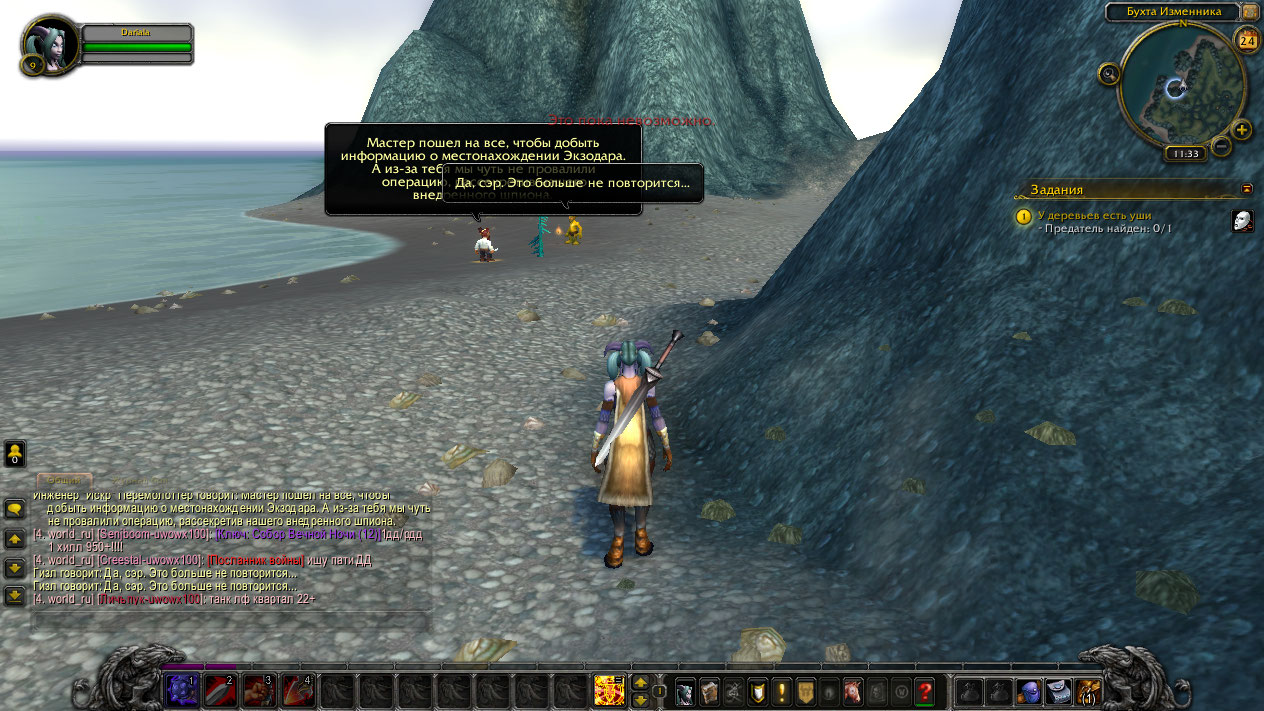Image resolution: width=1264 pixels, height=711 pixels.
Task: Open the calendar showing day 24
Action: click(x=1247, y=41)
